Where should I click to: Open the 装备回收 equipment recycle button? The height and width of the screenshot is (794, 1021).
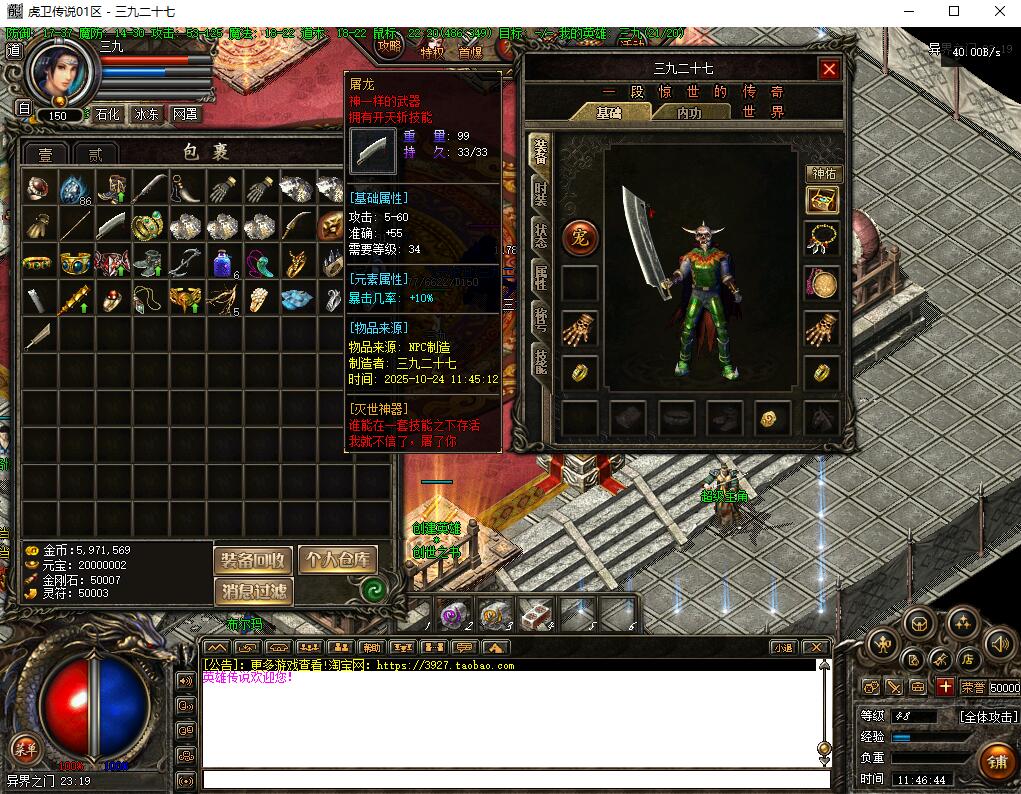point(254,560)
